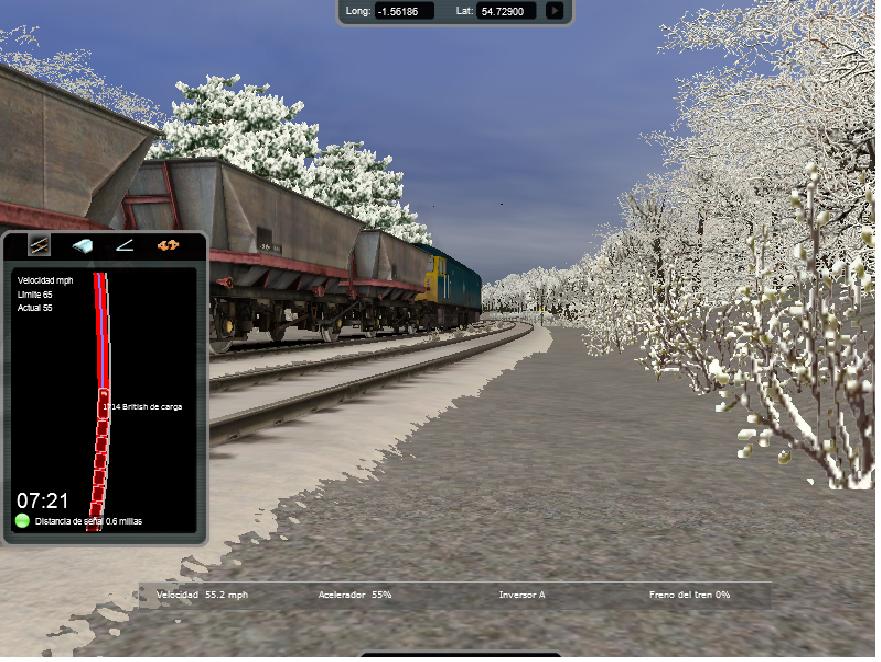The height and width of the screenshot is (662, 881).
Task: Click the Long coordinate field
Action: point(404,11)
